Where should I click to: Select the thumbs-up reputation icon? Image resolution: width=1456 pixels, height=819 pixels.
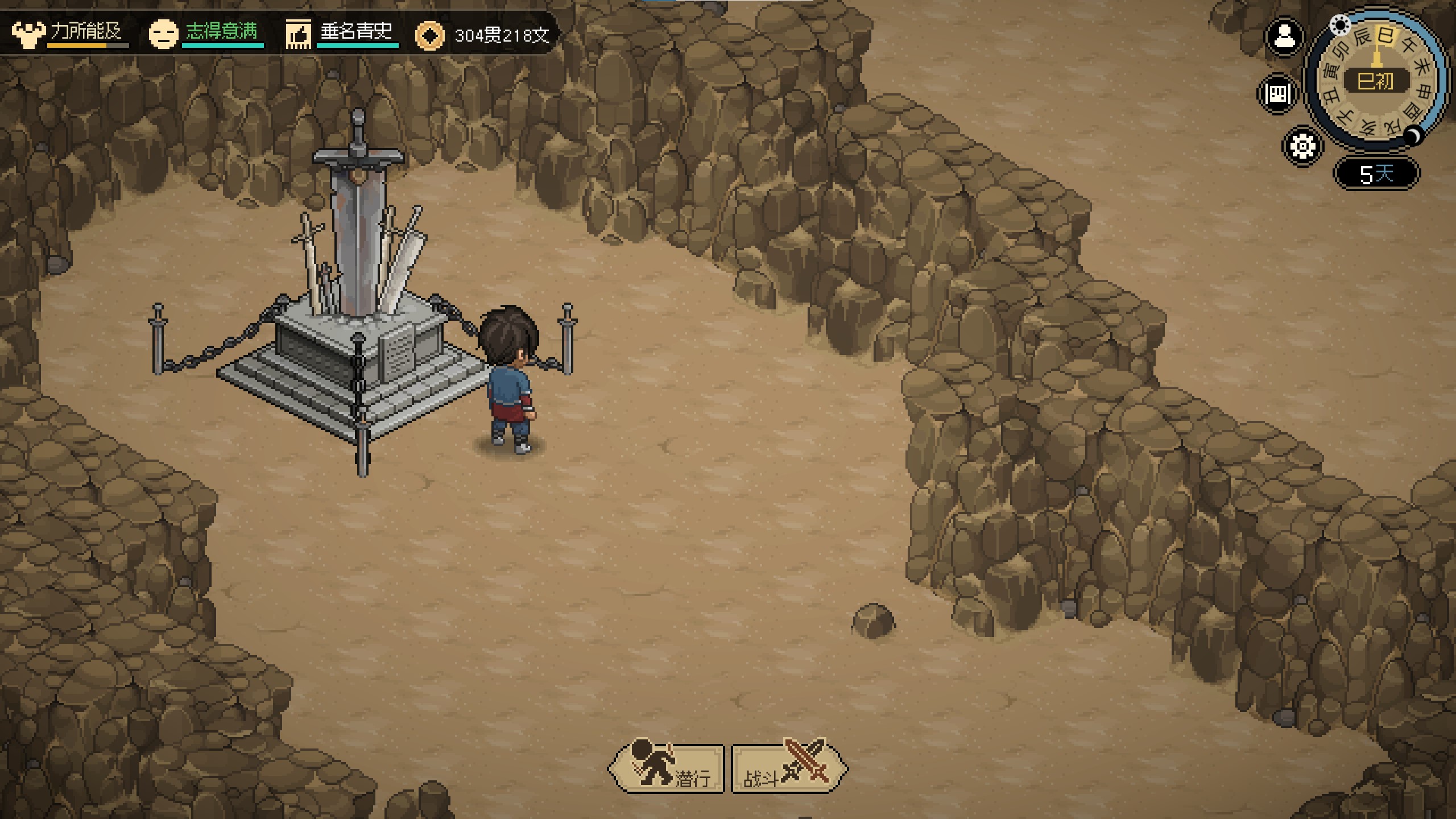[x=298, y=34]
